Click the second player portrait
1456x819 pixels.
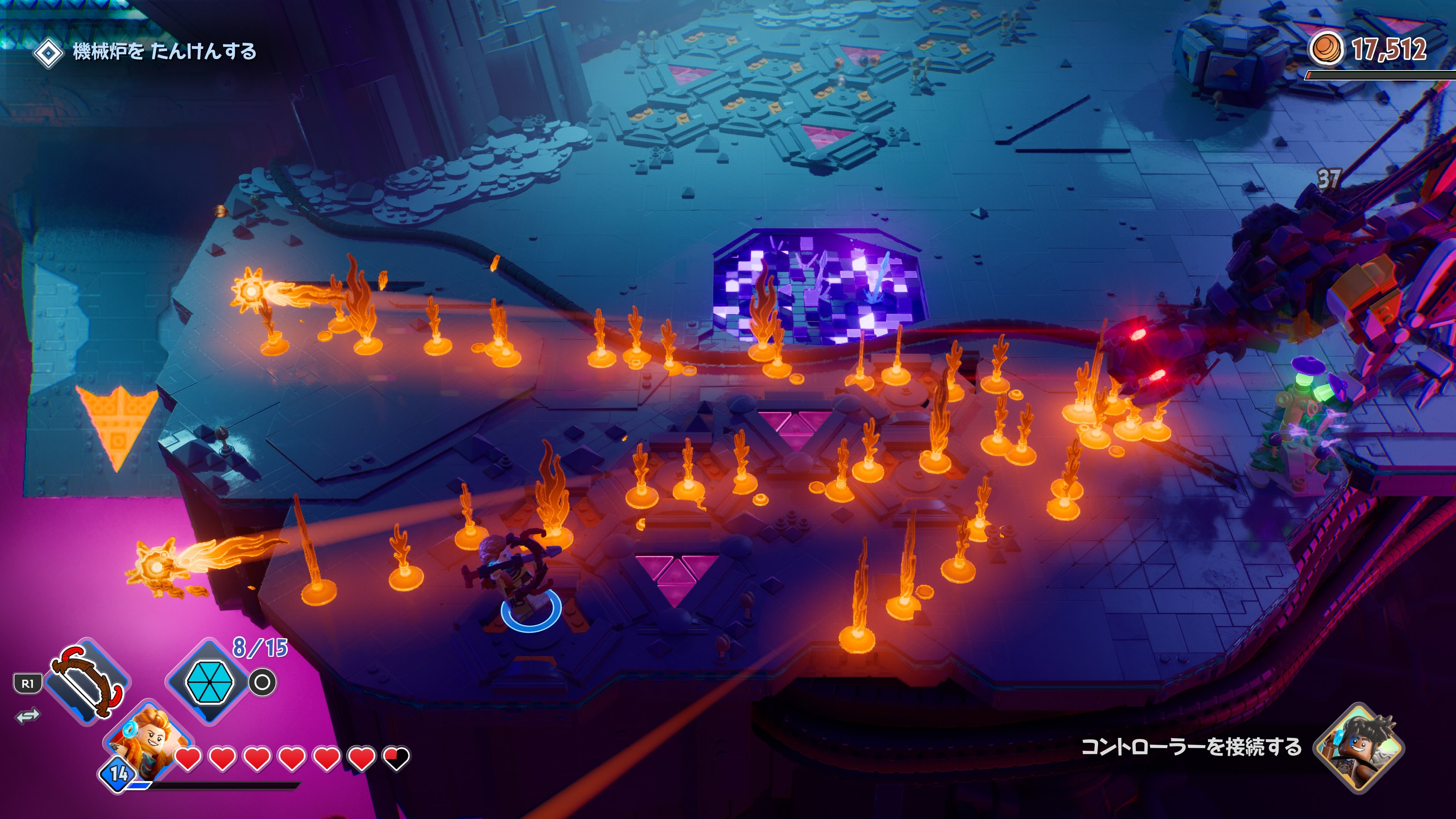[x=1359, y=746]
